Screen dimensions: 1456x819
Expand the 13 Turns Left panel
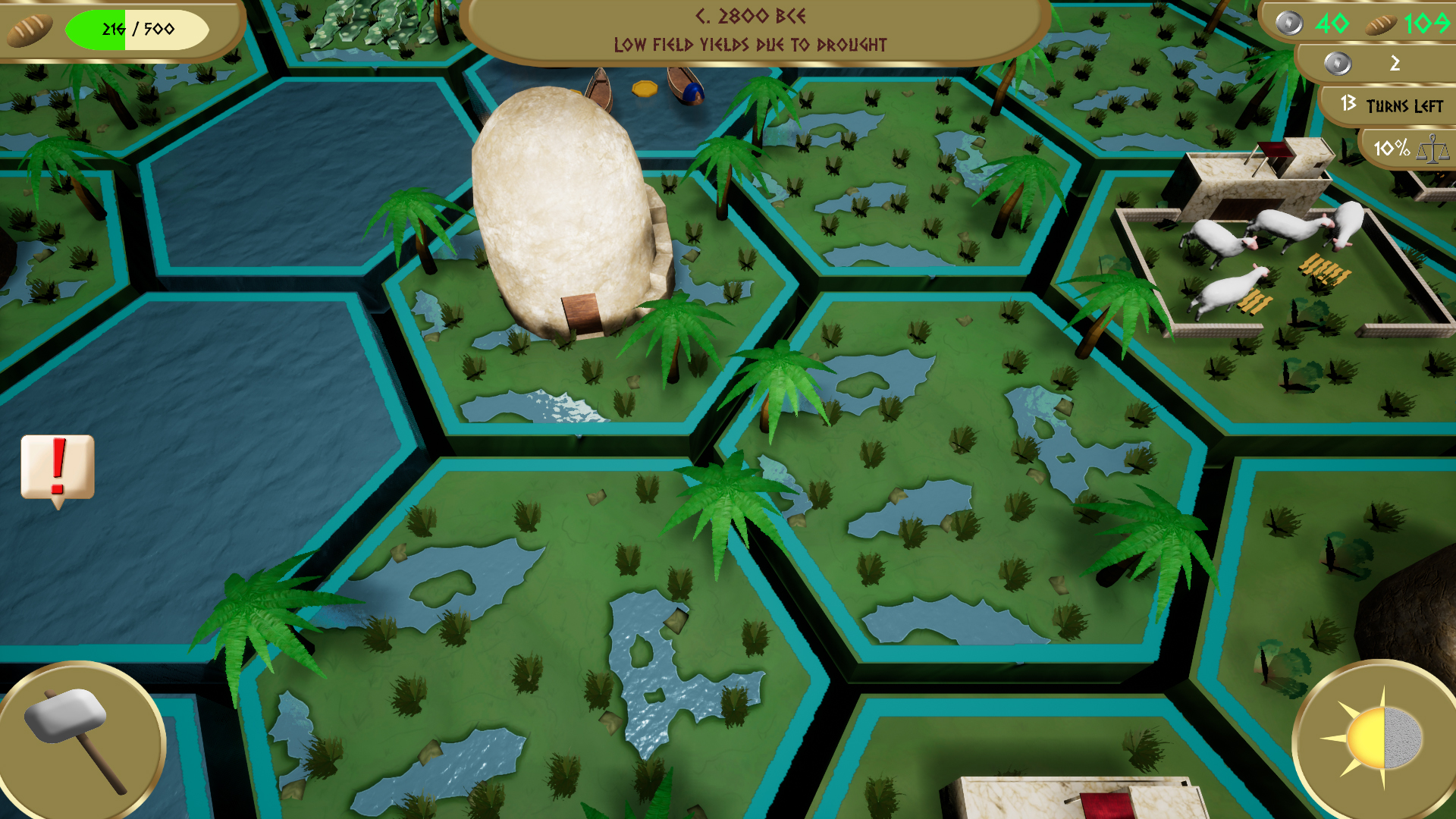pos(1389,105)
